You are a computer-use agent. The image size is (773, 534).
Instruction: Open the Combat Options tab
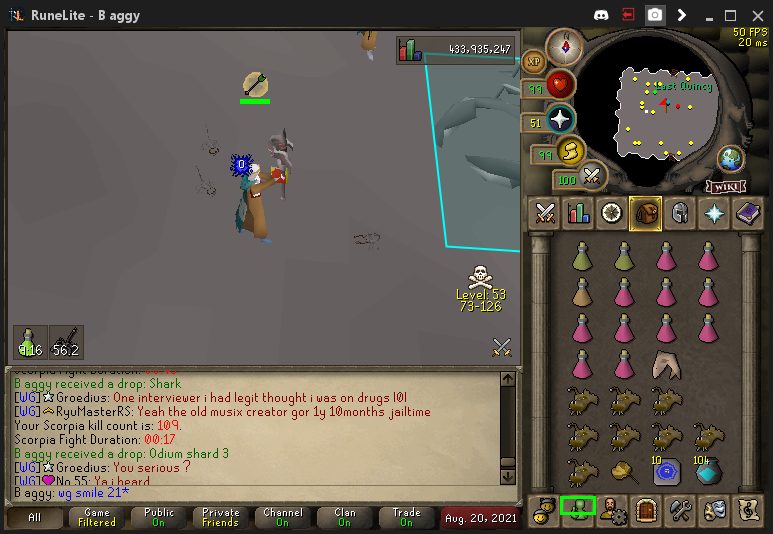pos(545,213)
